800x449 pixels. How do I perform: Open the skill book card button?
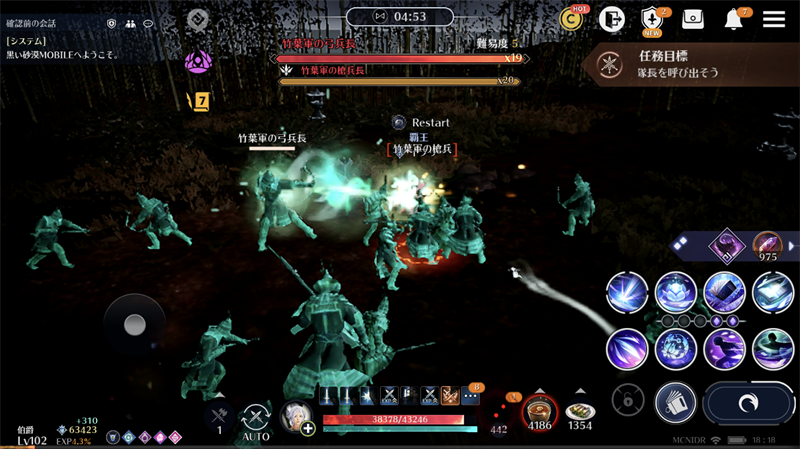(x=675, y=403)
